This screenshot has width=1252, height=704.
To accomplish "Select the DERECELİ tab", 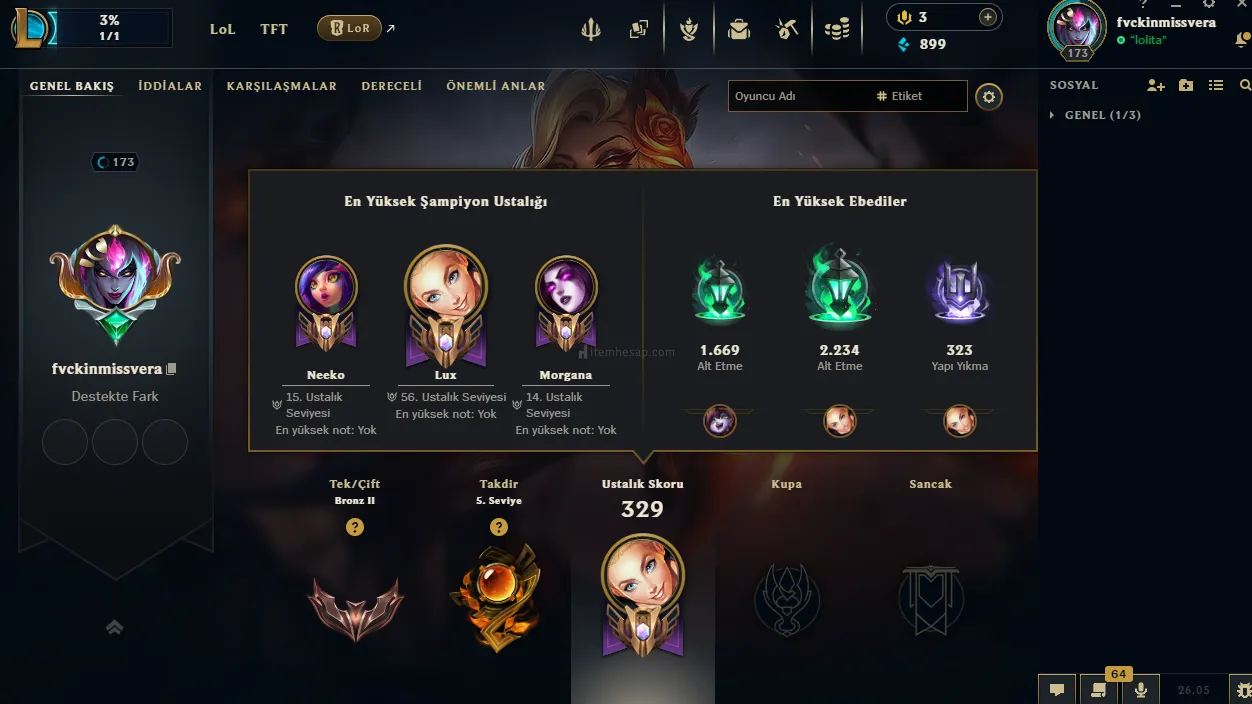I will (391, 86).
